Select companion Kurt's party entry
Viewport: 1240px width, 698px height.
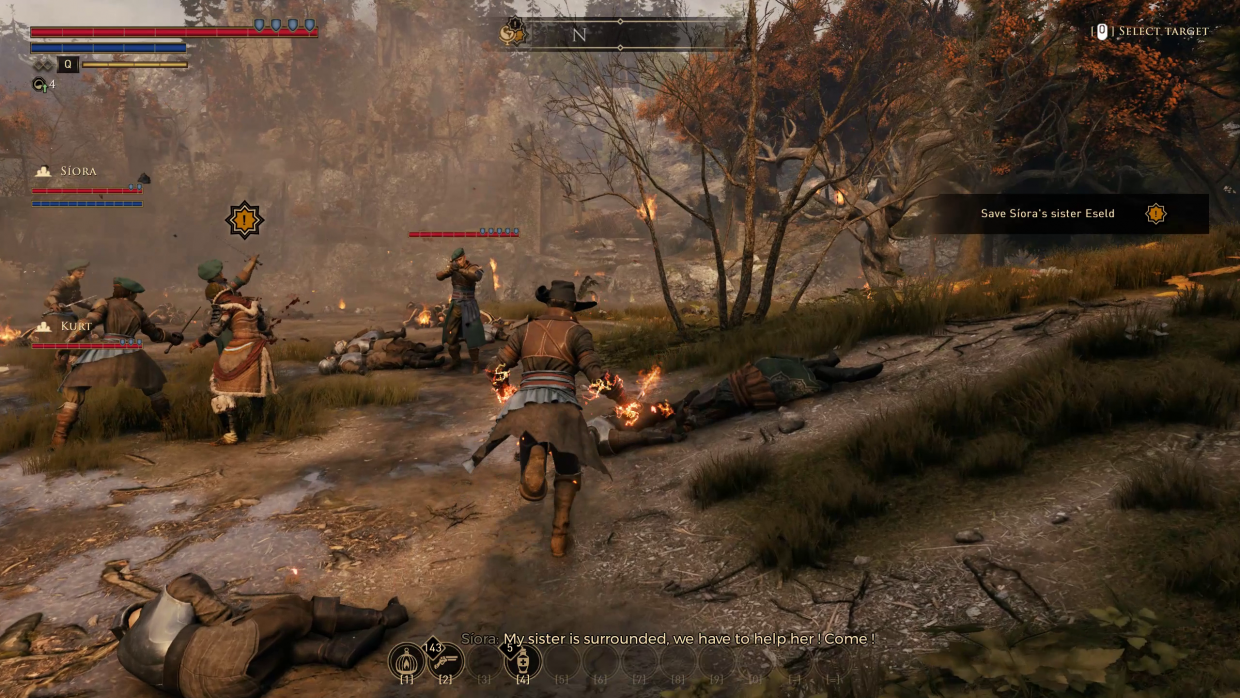click(76, 327)
